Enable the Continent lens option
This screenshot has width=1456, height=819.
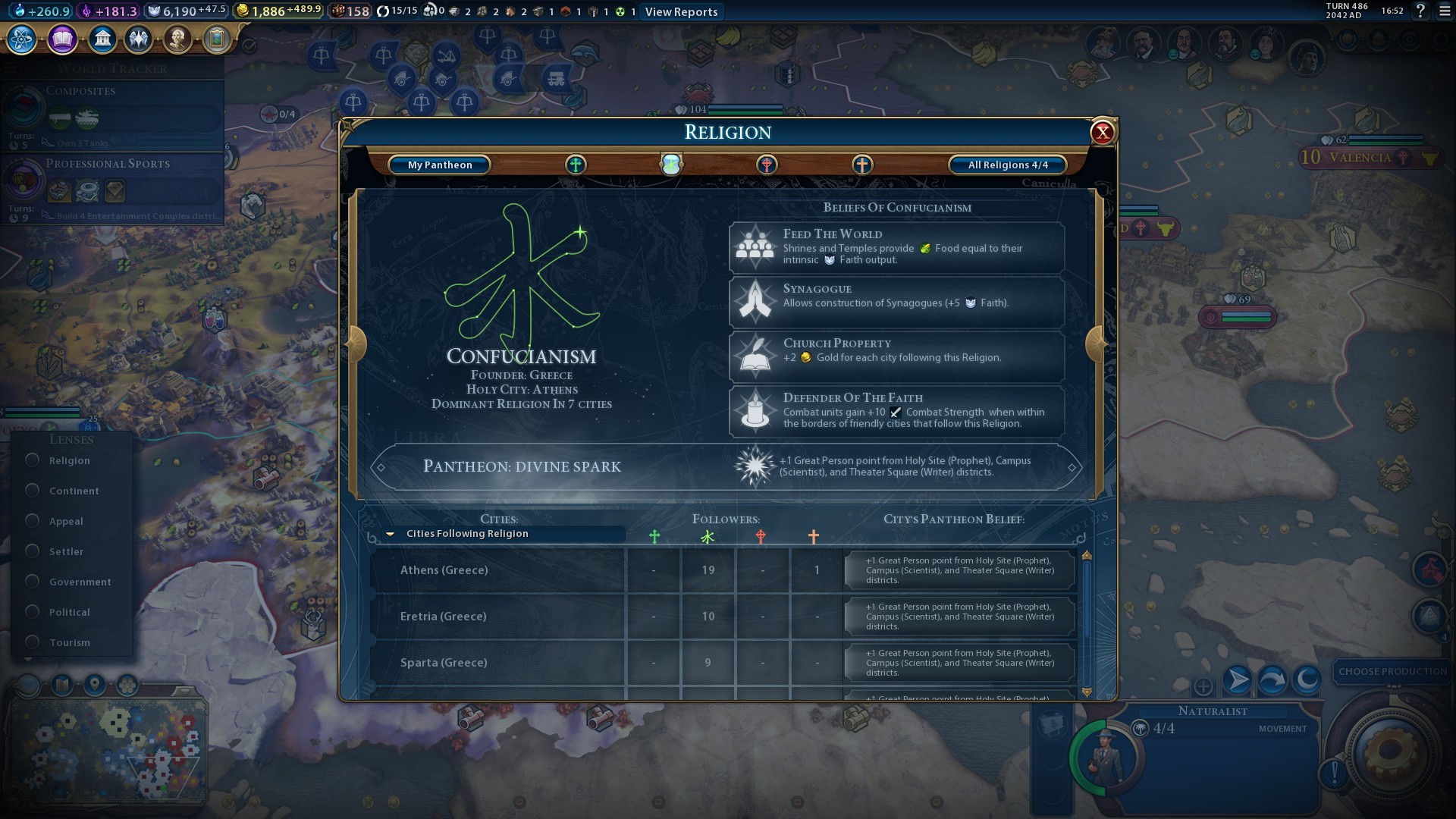click(x=33, y=491)
